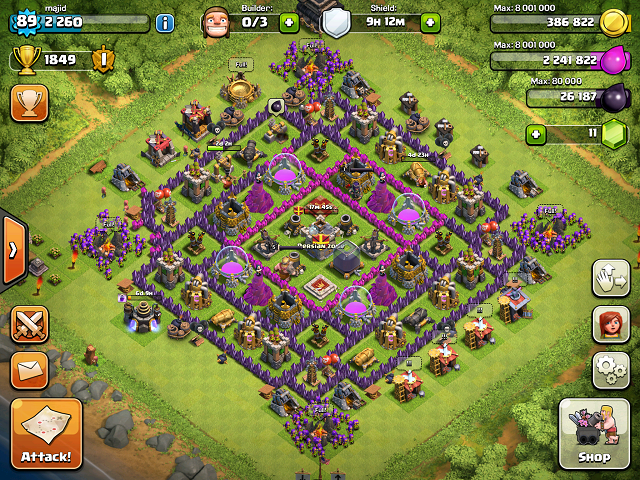Open the Shop

point(594,434)
